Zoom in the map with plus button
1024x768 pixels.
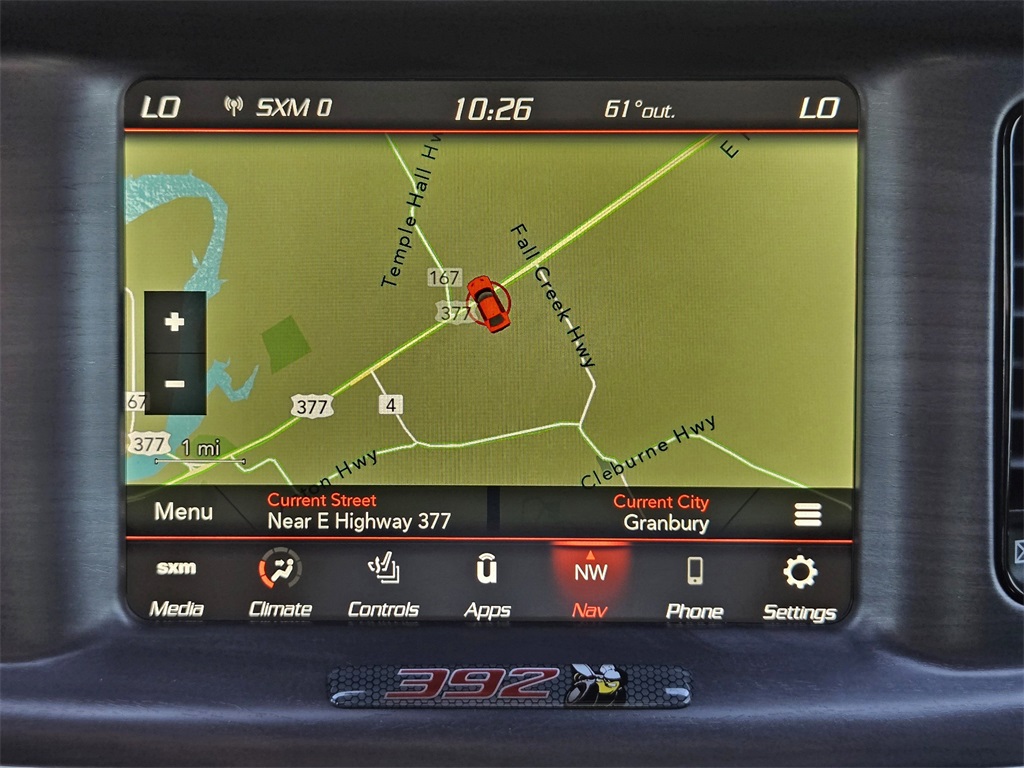pos(175,322)
